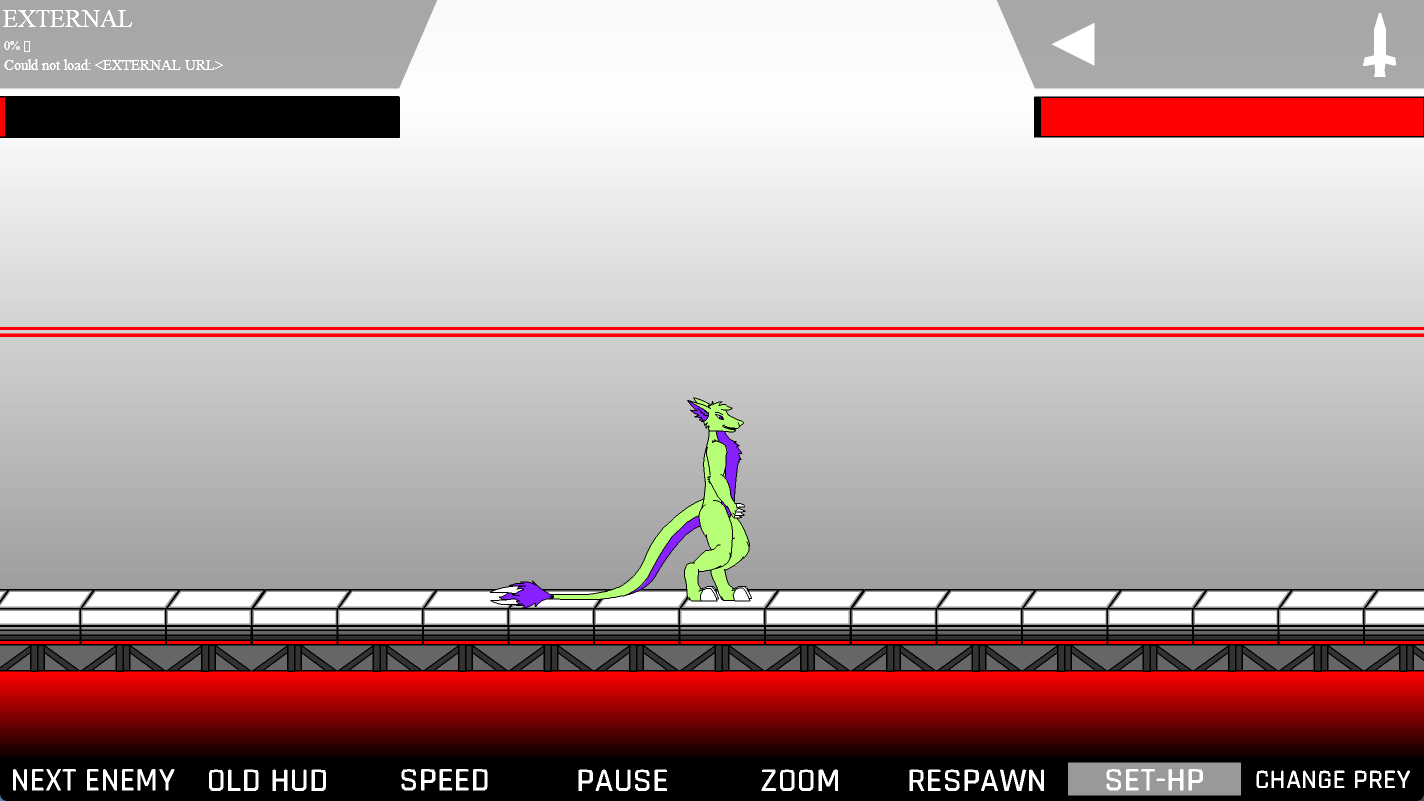Click the white missile silhouette
The image size is (1424, 801).
point(1381,45)
